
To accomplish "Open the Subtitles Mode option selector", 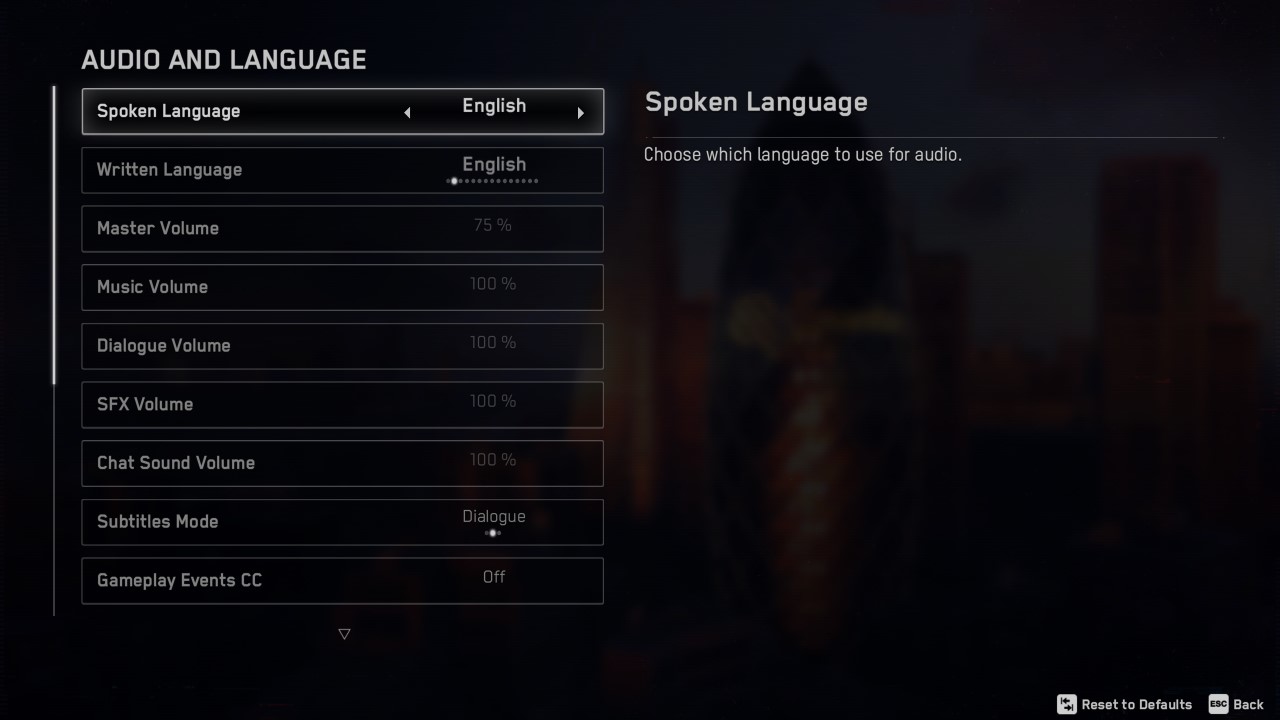I will point(343,521).
